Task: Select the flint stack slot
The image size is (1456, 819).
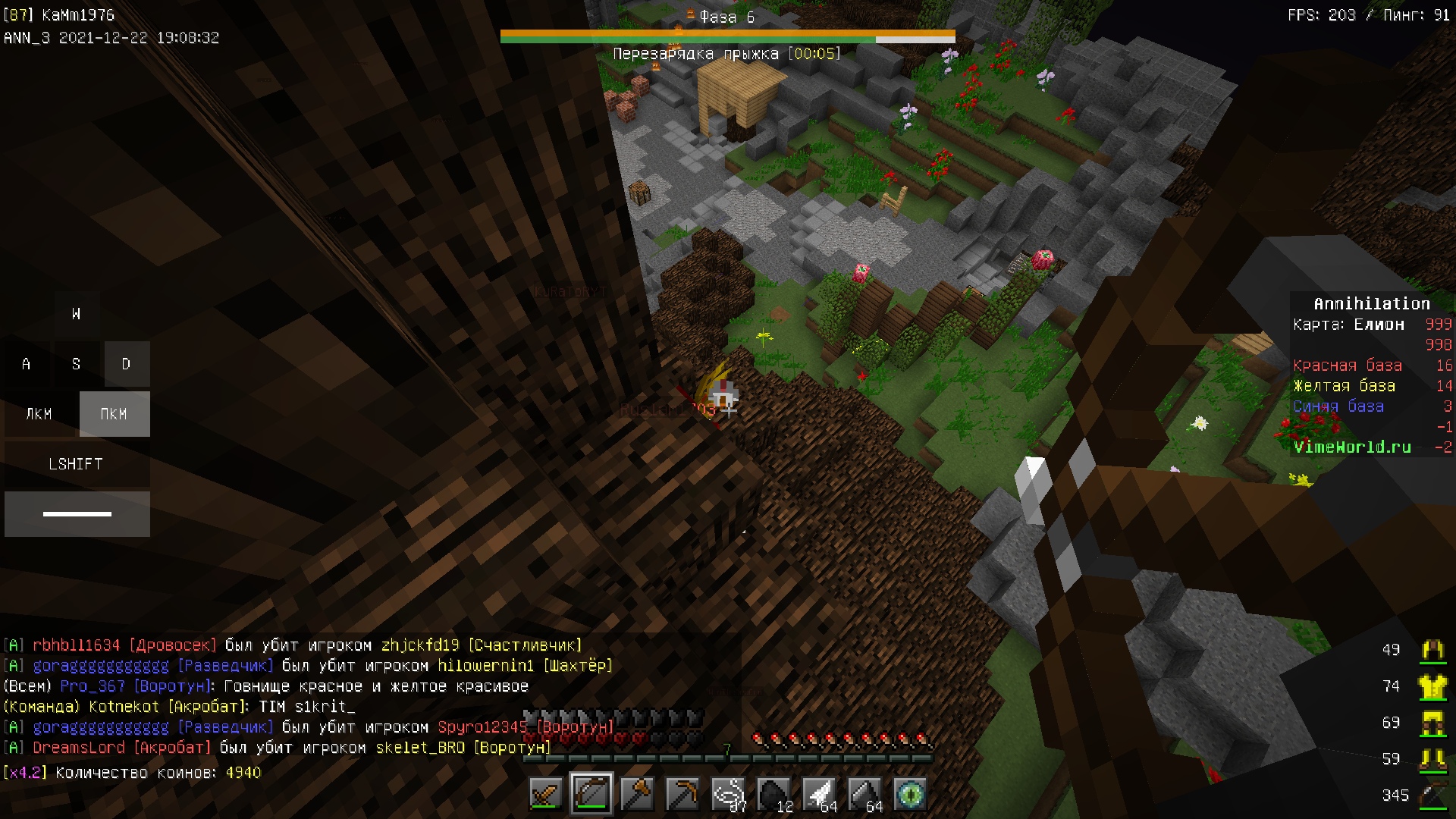Action: pos(864,794)
